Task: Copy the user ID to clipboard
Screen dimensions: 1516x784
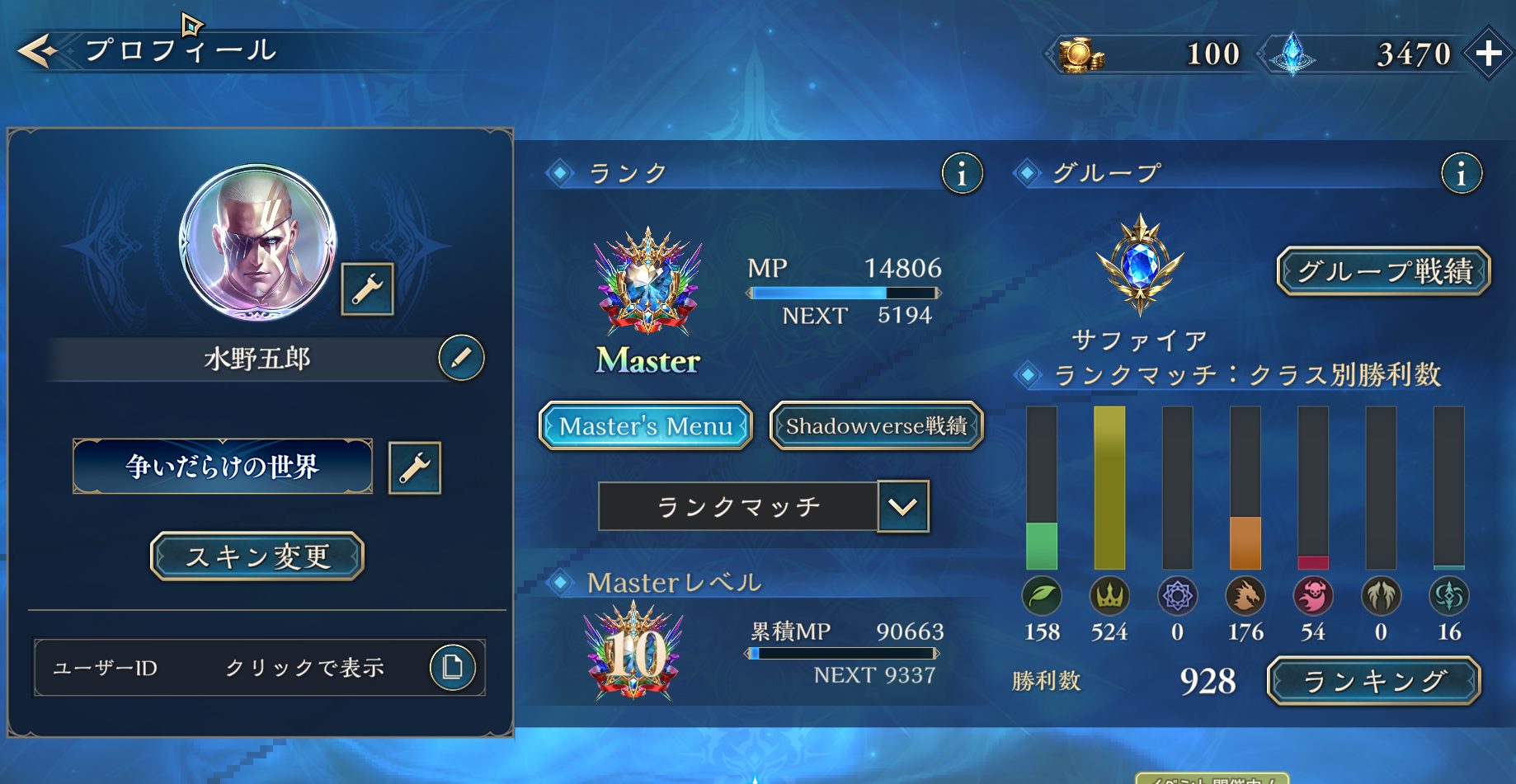Action: pyautogui.click(x=452, y=667)
